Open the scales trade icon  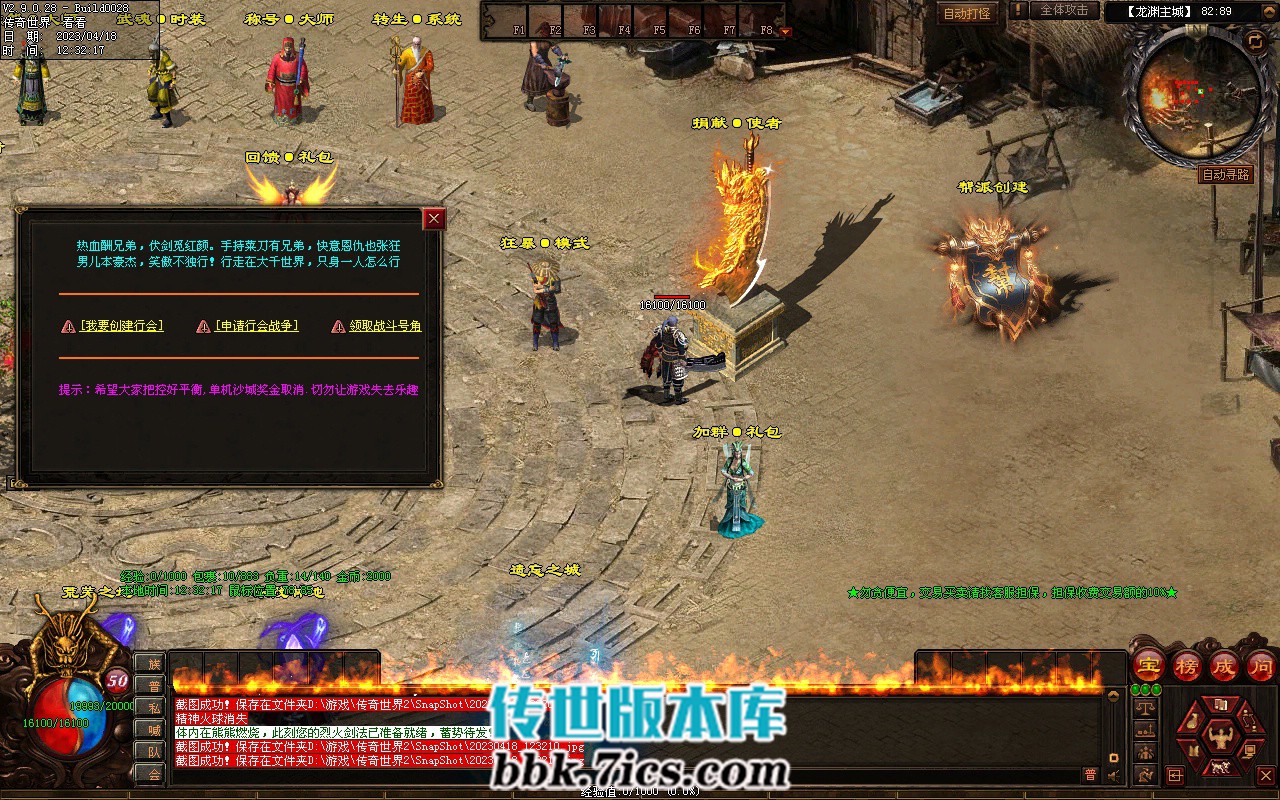1144,707
